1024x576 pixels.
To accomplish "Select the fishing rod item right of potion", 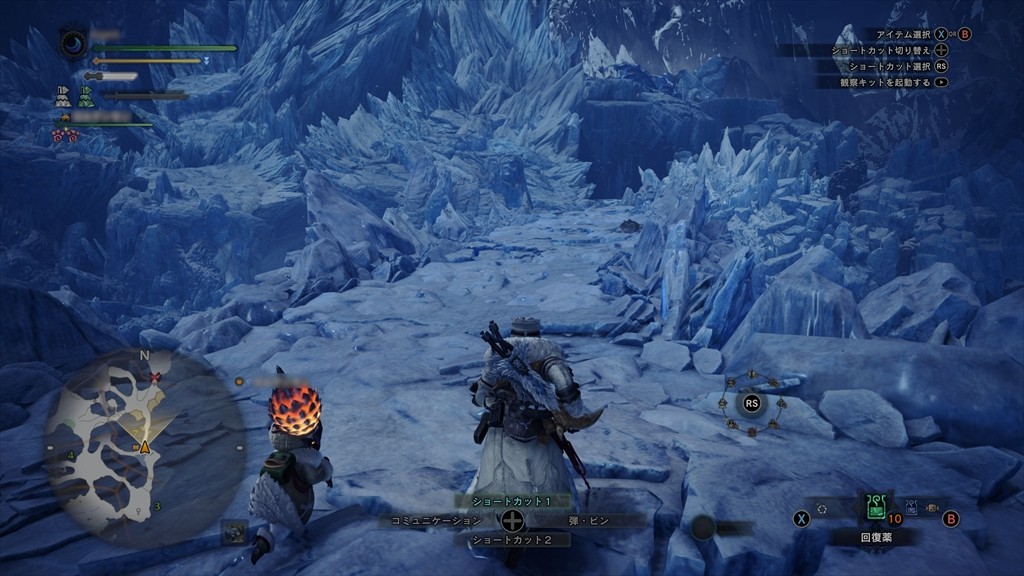I will tap(911, 508).
